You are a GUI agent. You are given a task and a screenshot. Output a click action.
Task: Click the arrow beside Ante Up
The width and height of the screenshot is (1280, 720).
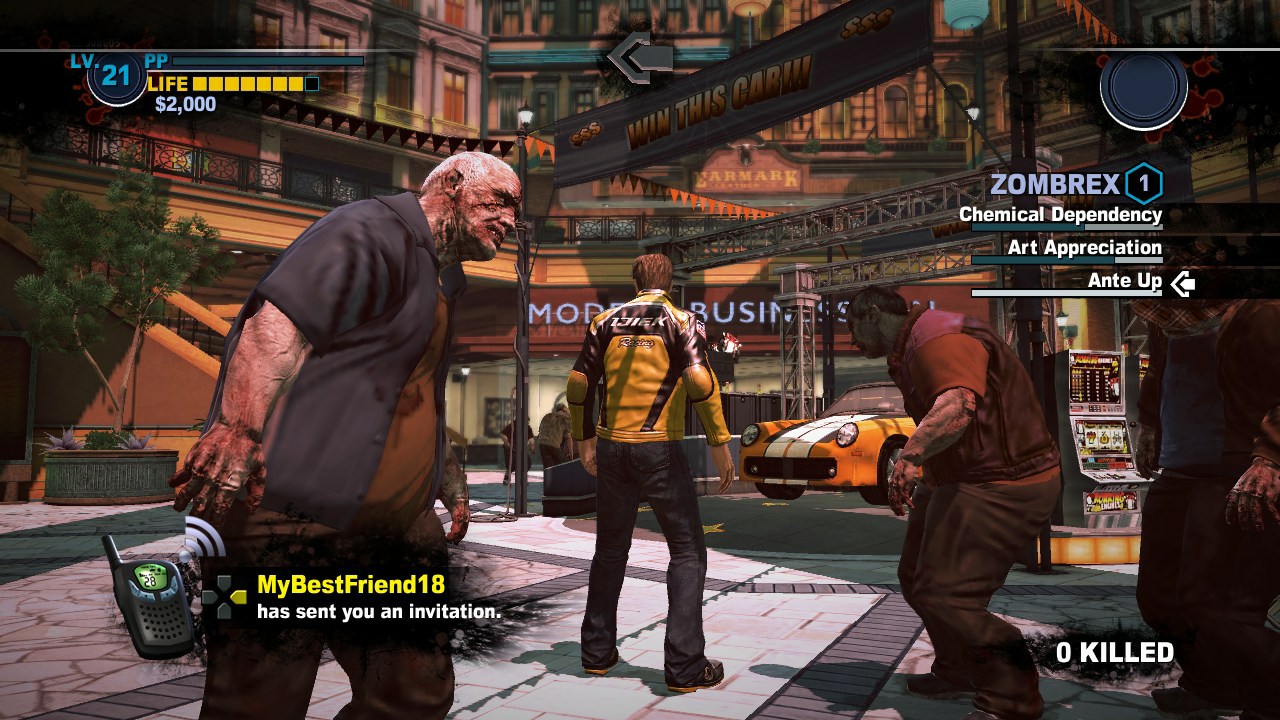tap(1181, 282)
